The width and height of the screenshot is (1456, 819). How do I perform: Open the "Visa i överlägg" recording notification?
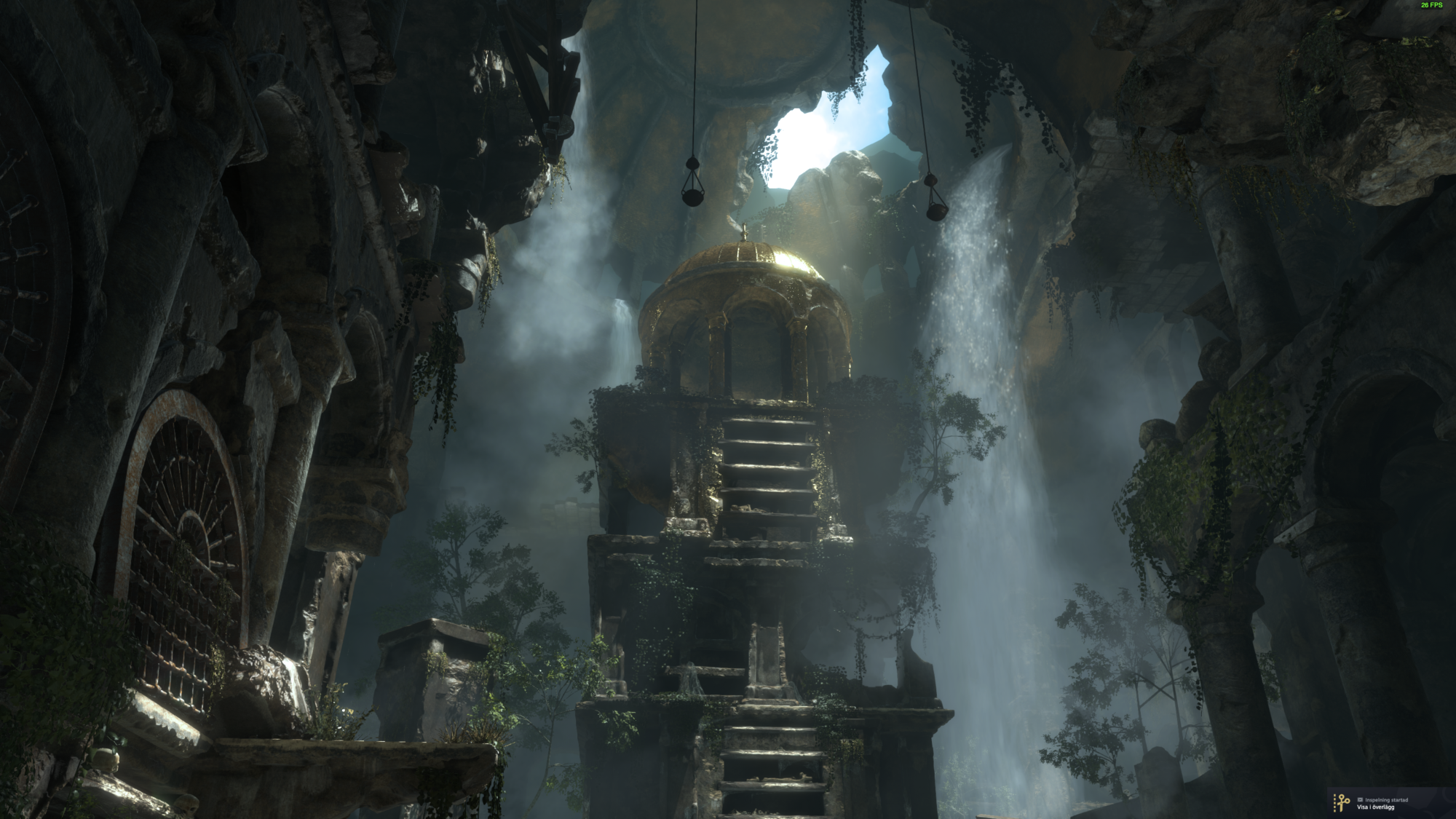tap(1375, 807)
